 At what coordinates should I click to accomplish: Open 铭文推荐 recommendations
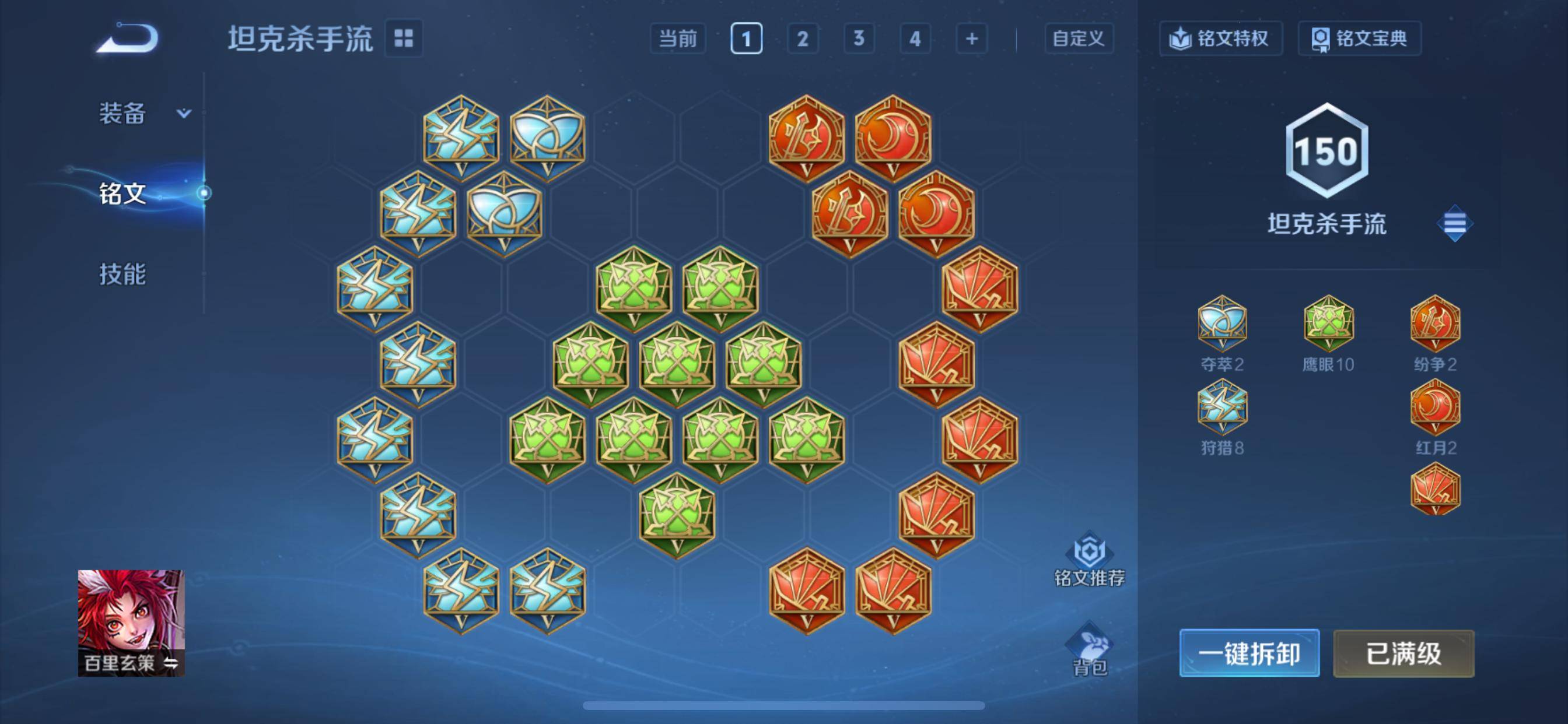(1089, 560)
